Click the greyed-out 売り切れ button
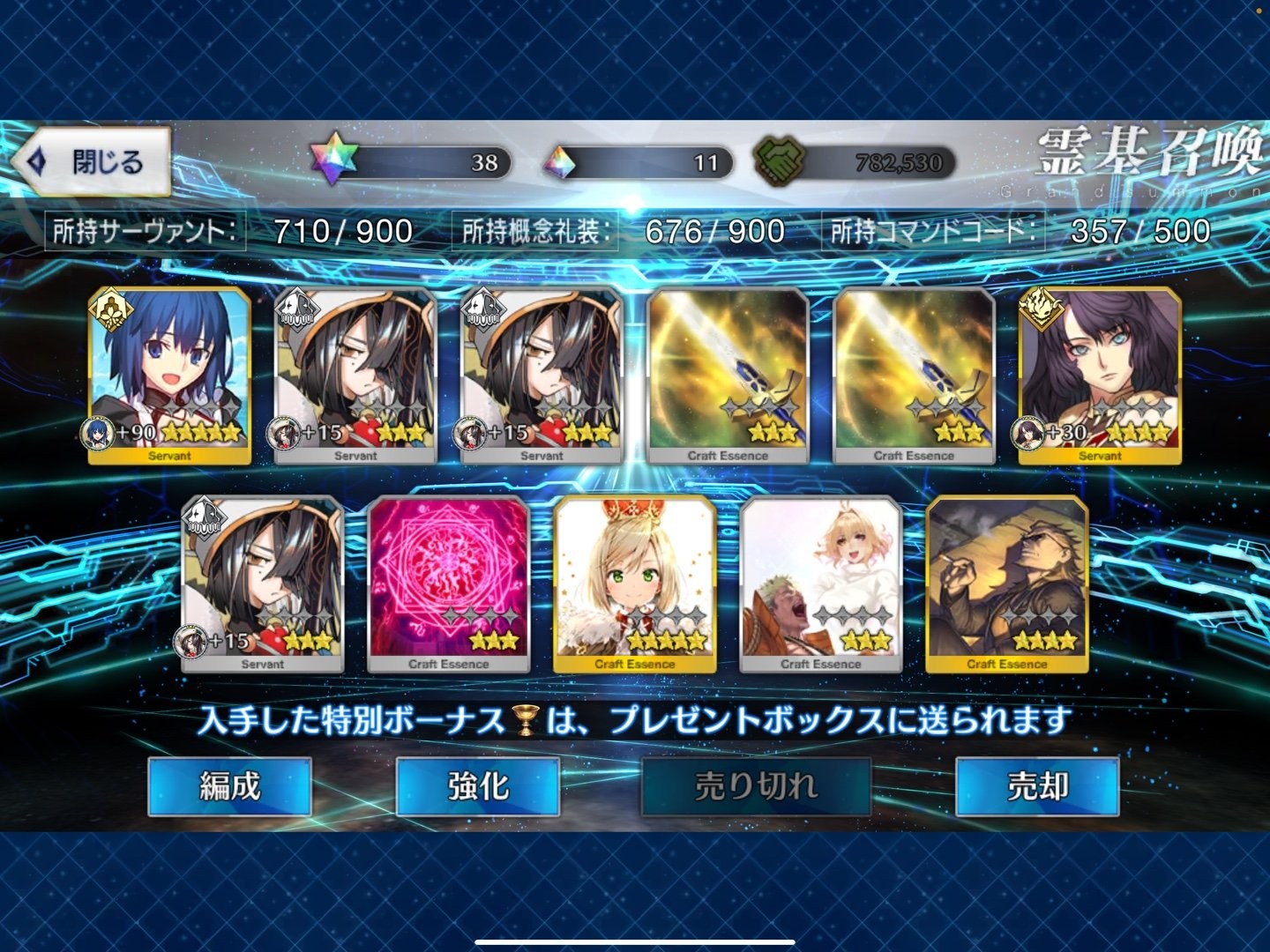 click(756, 785)
